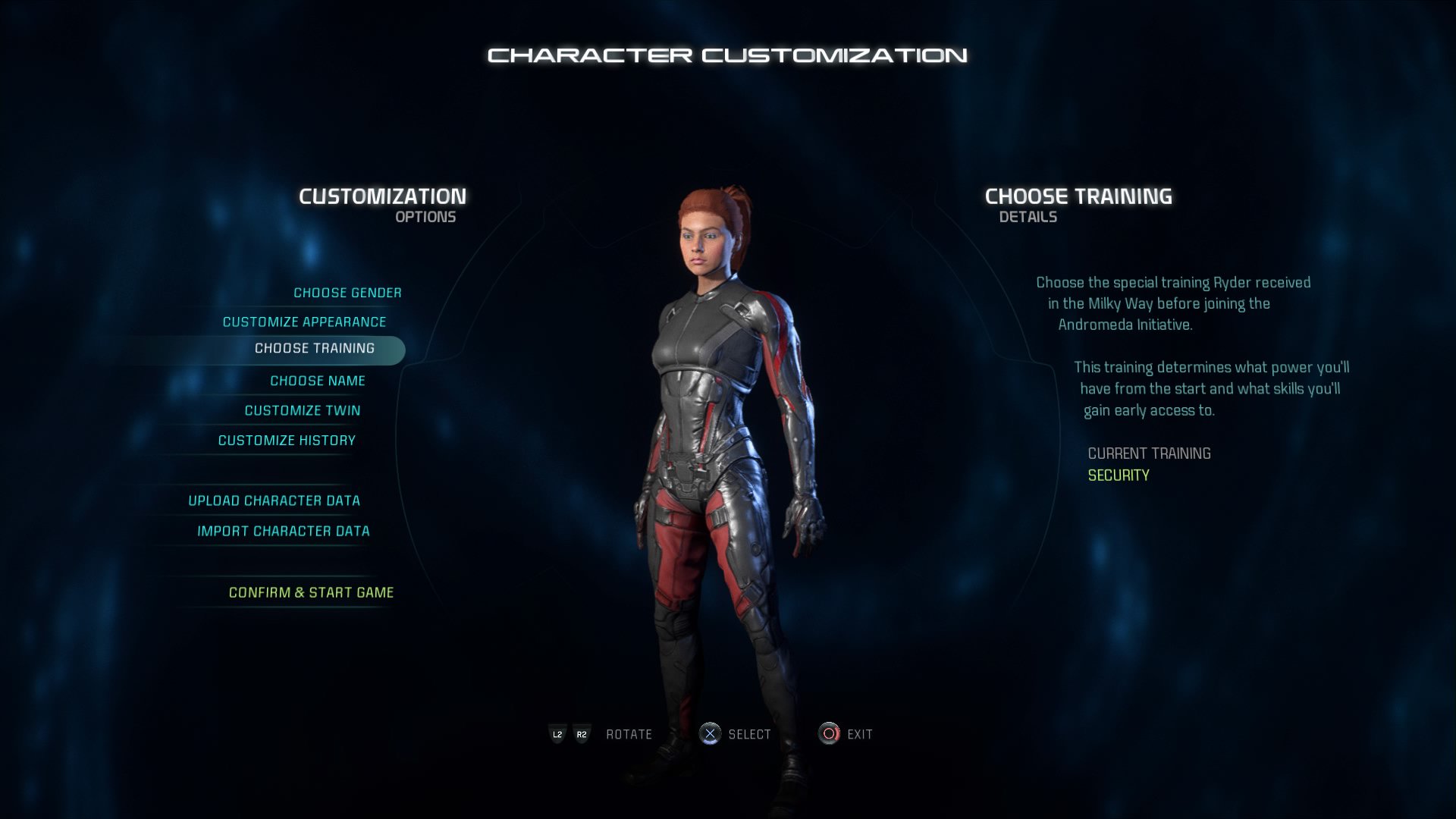Click the EXIT prompt label
Screen dimensions: 1456x819
859,734
